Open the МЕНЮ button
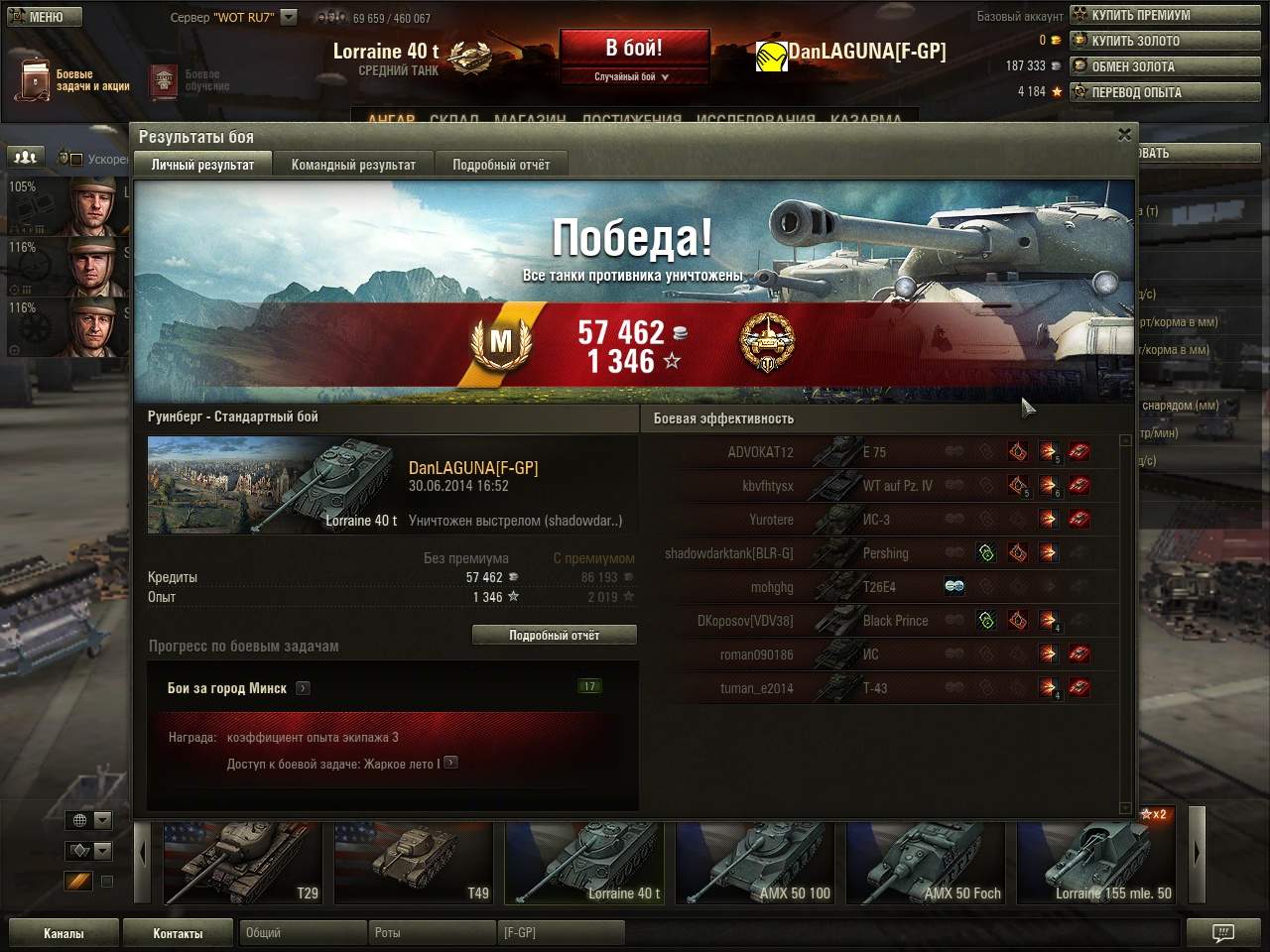This screenshot has height=952, width=1270. point(43,17)
